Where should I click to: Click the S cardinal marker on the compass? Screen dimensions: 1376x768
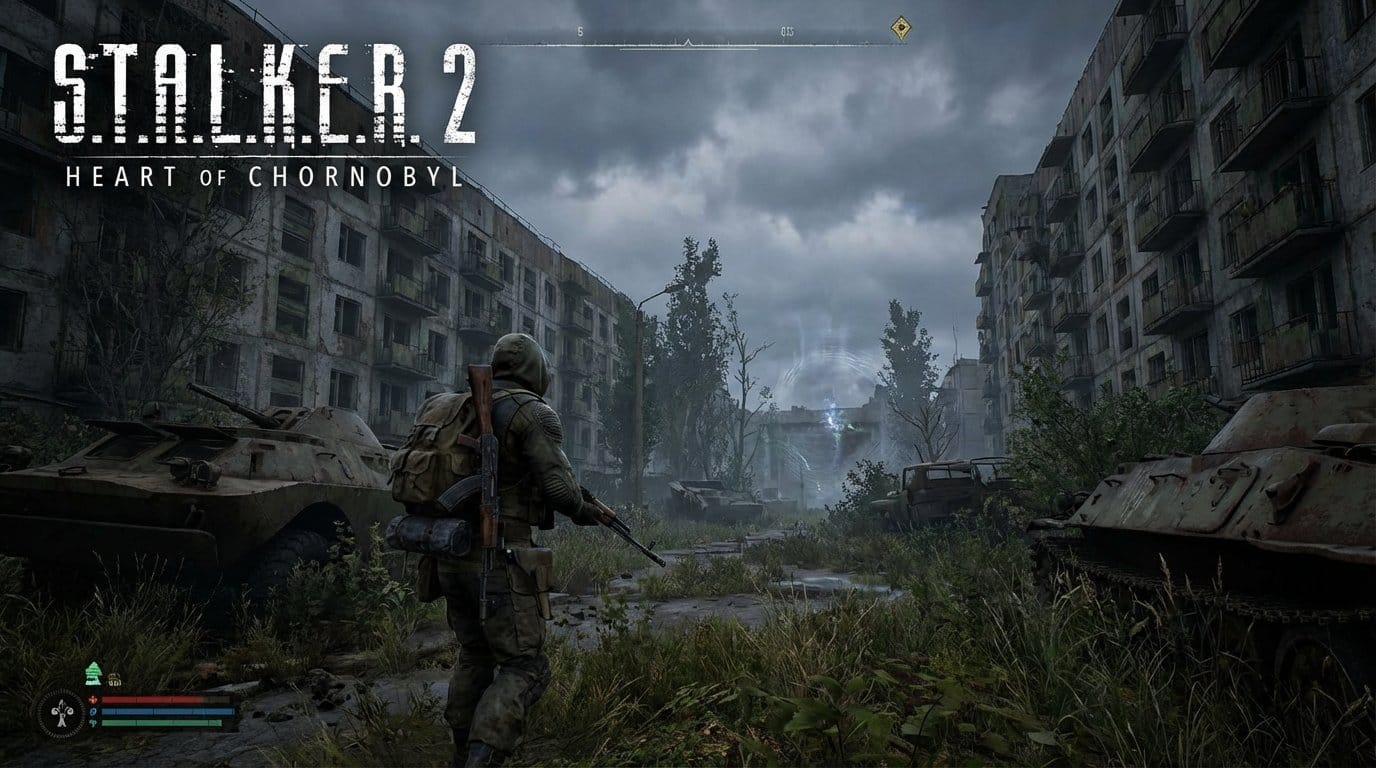578,32
